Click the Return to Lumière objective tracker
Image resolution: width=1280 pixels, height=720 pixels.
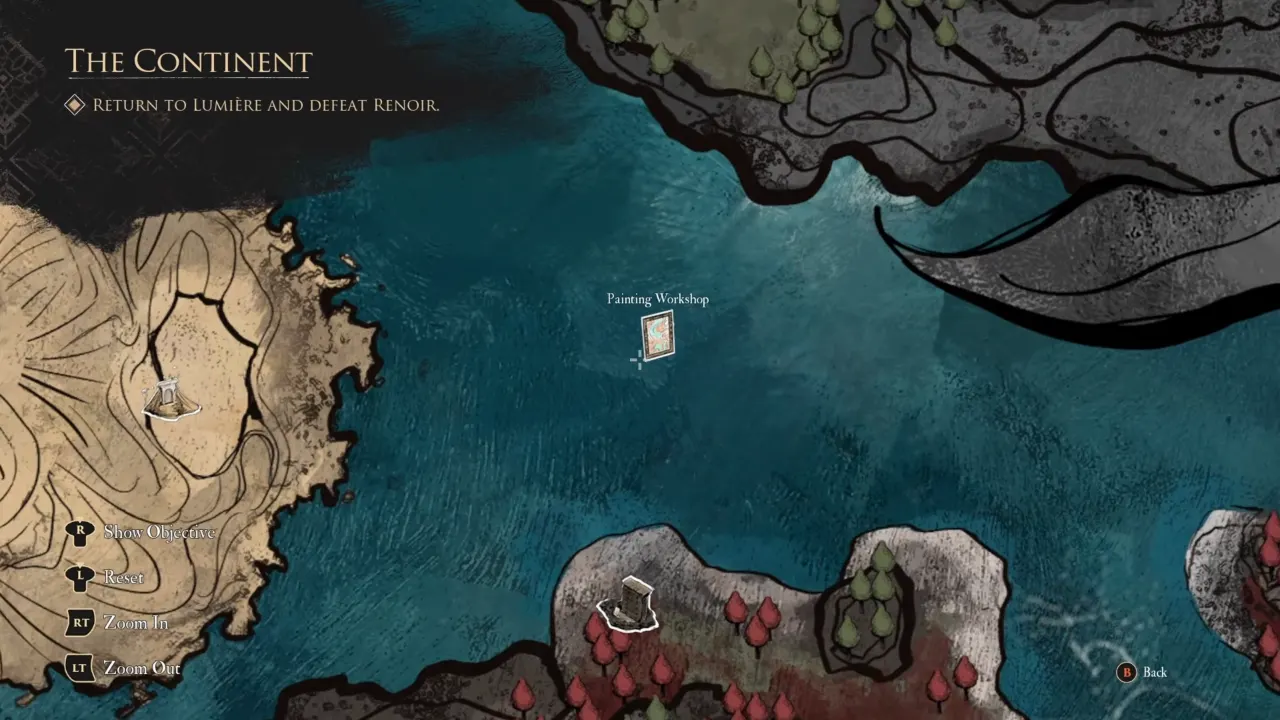click(265, 105)
